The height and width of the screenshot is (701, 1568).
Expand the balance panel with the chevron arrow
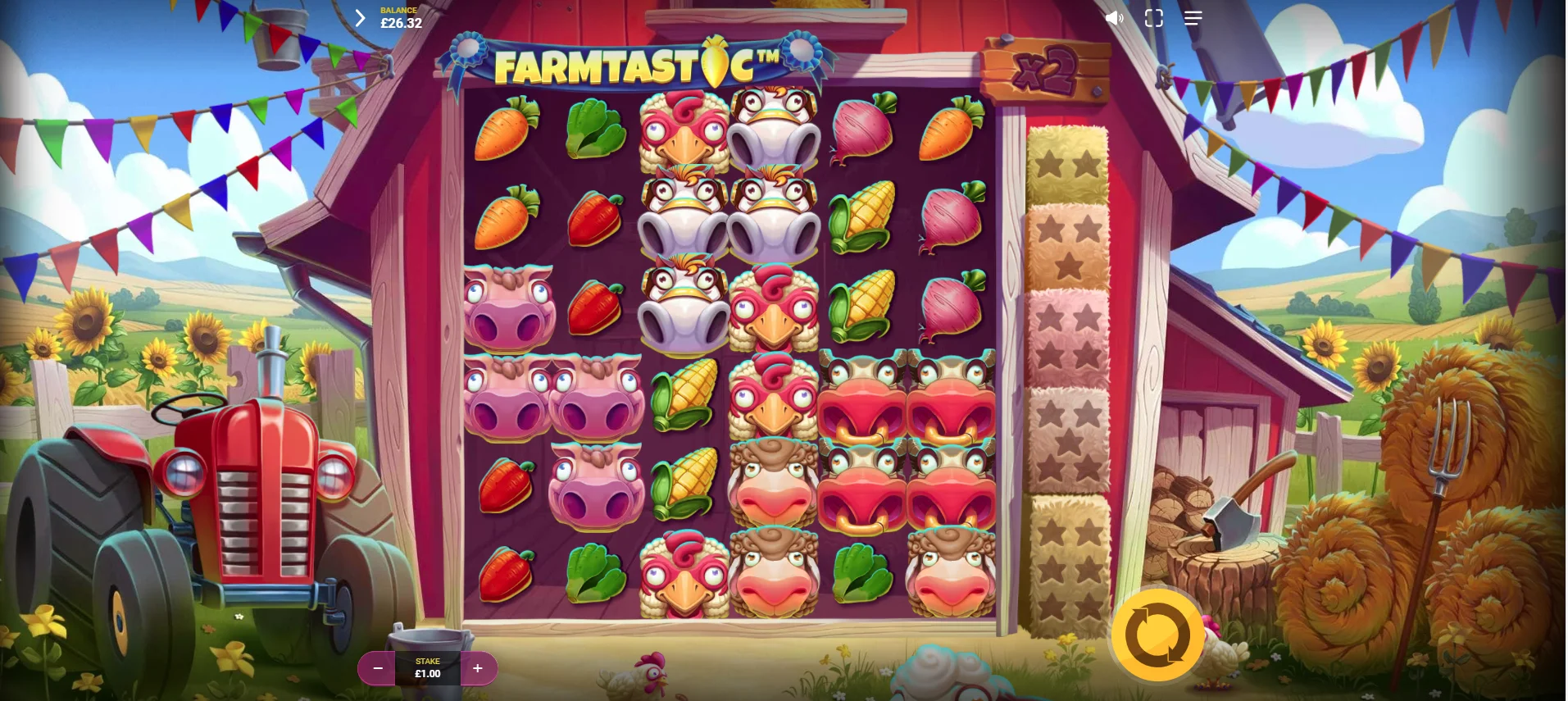pyautogui.click(x=359, y=17)
